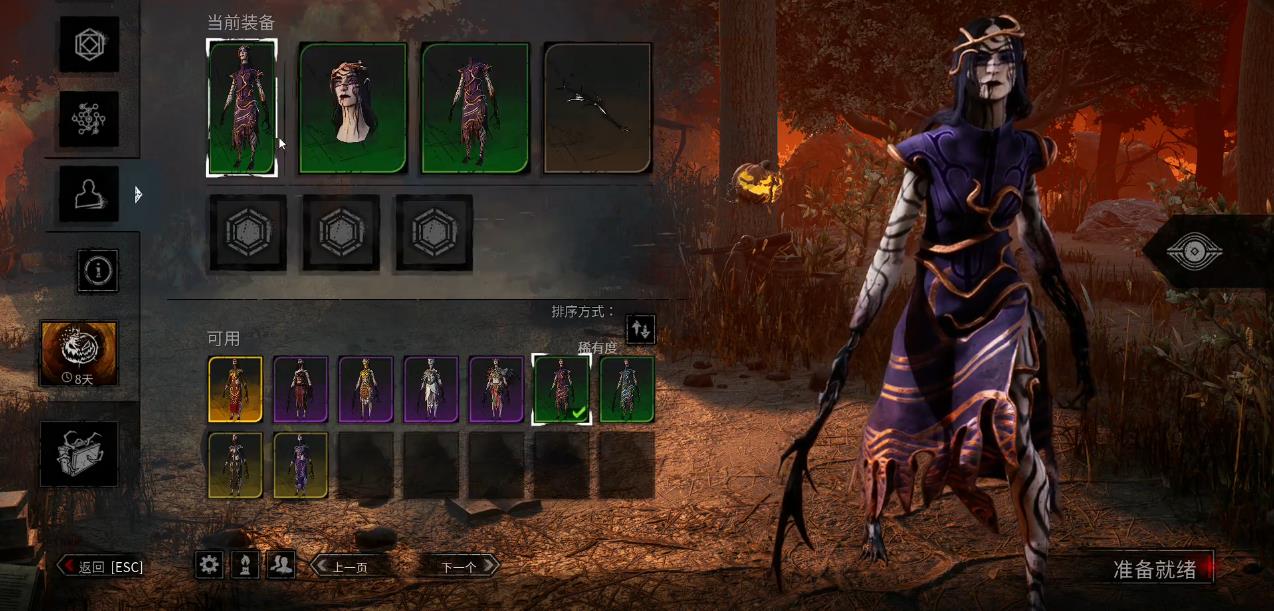Viewport: 1274px width, 611px height.
Task: Go back with the 返回 button
Action: pyautogui.click(x=101, y=567)
